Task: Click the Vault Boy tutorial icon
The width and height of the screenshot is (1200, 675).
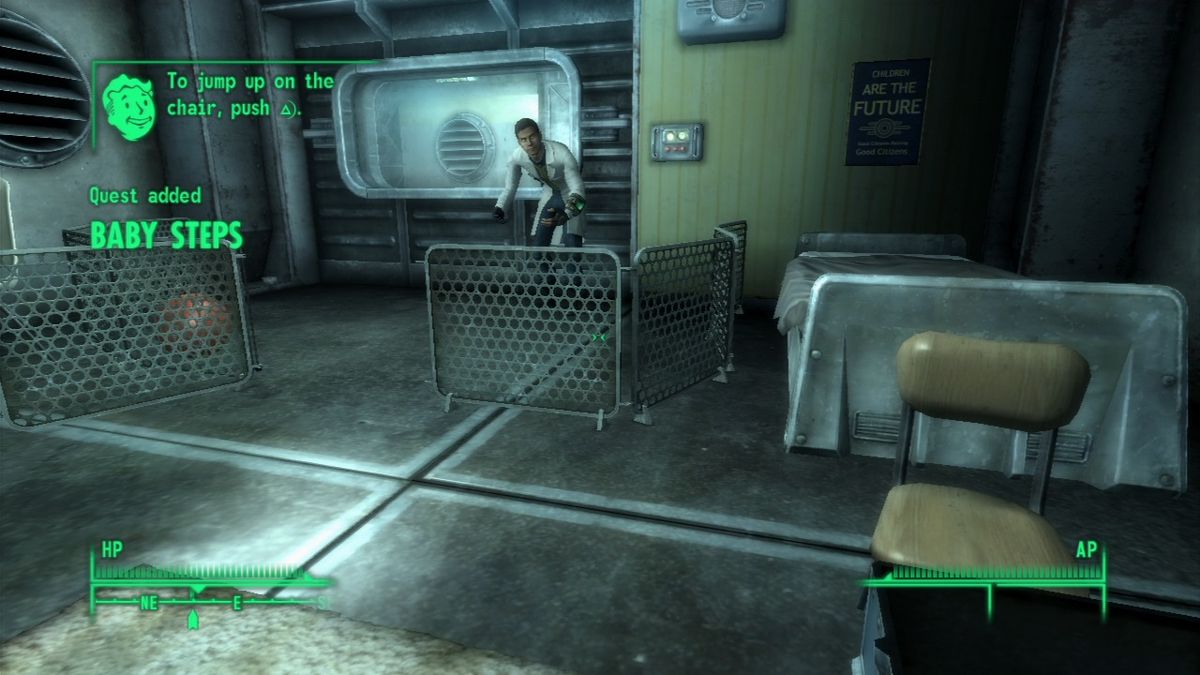Action: tap(130, 103)
